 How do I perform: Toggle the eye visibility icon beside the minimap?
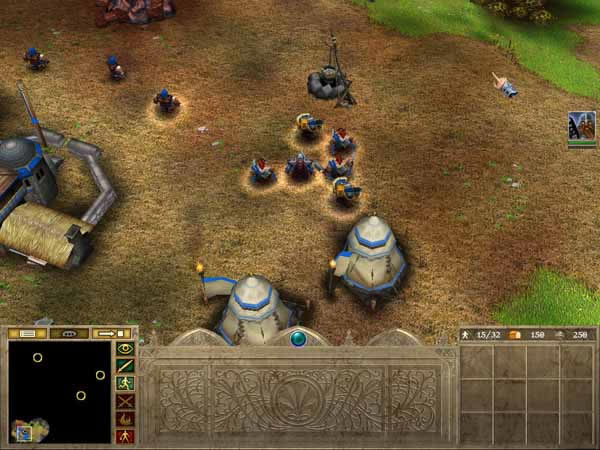tap(125, 349)
